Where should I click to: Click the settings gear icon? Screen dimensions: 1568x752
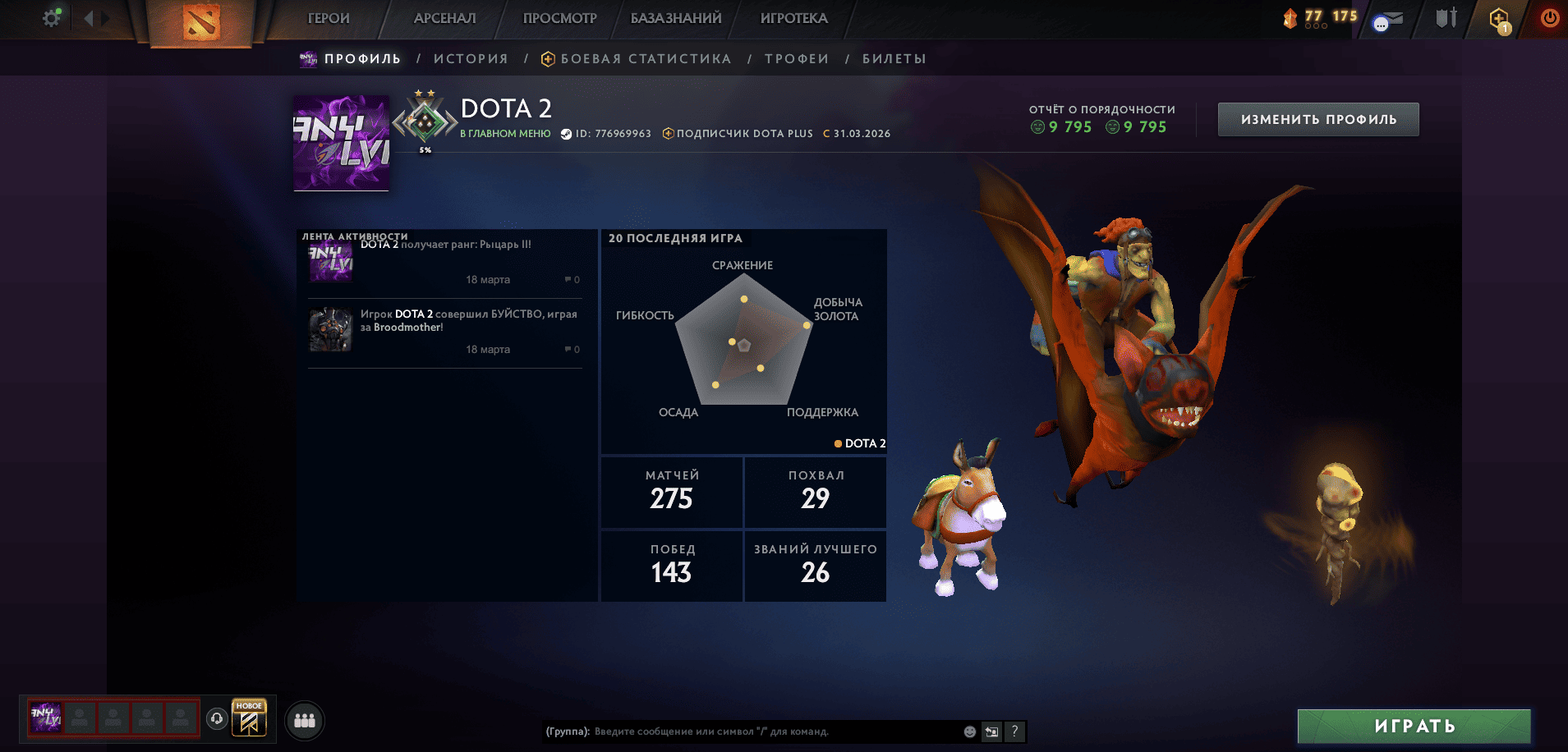tap(50, 16)
